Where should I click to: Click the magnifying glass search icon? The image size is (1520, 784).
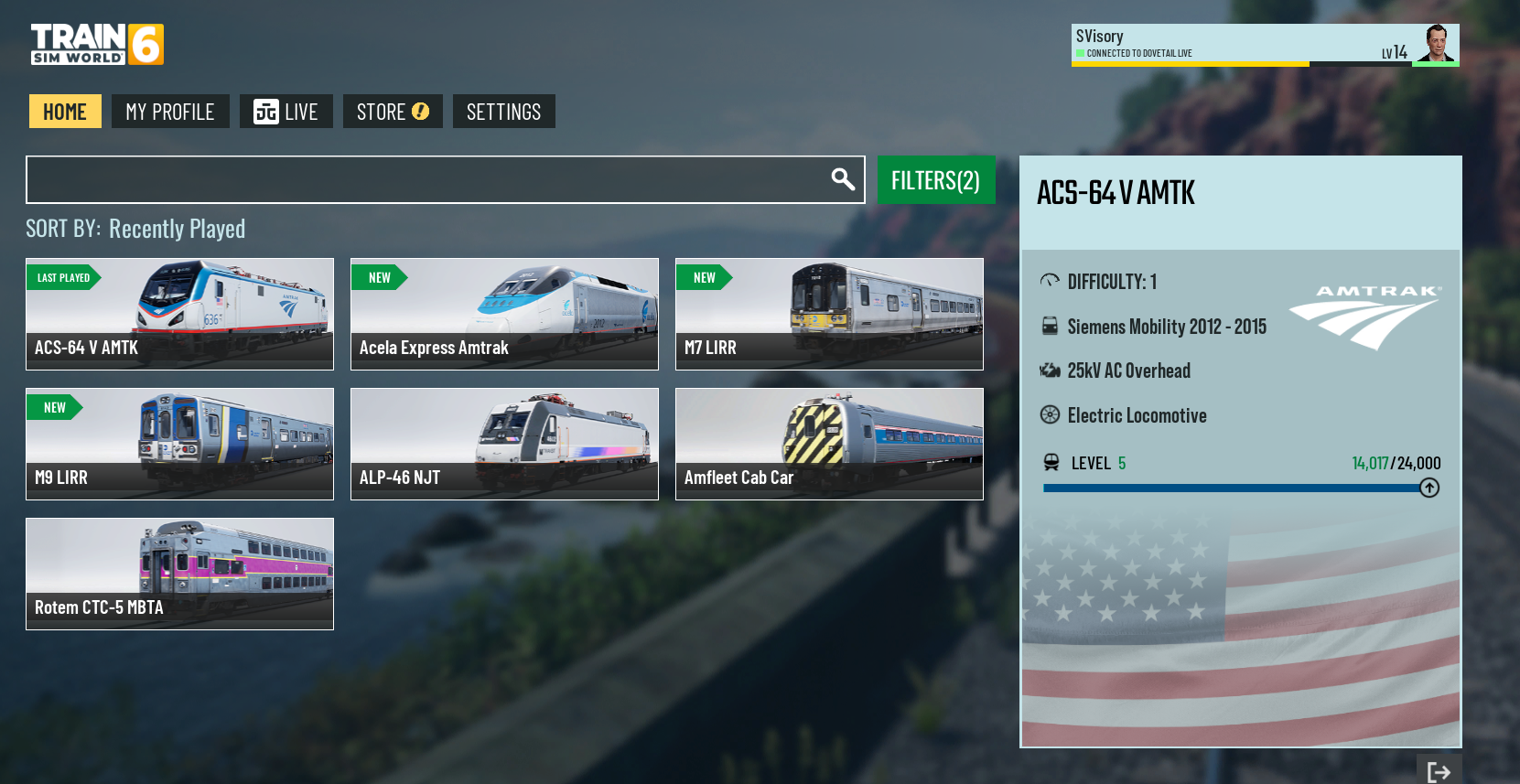(843, 179)
